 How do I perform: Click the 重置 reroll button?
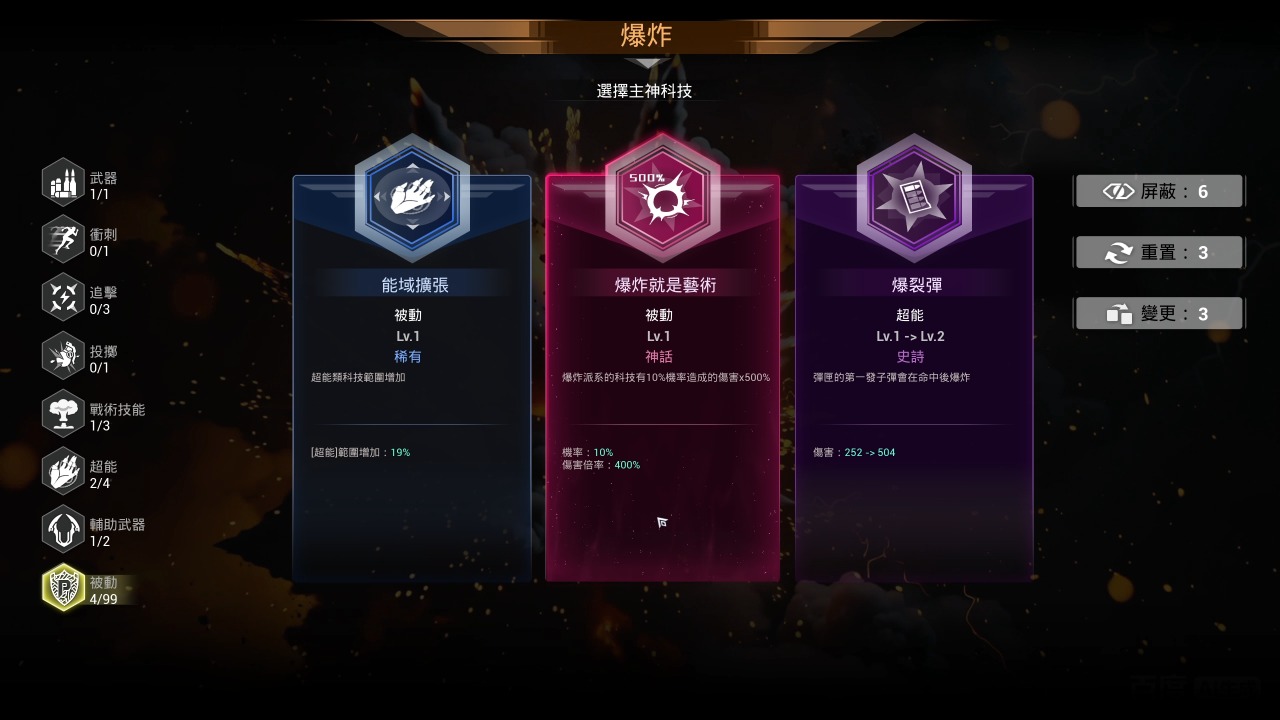pos(1159,253)
